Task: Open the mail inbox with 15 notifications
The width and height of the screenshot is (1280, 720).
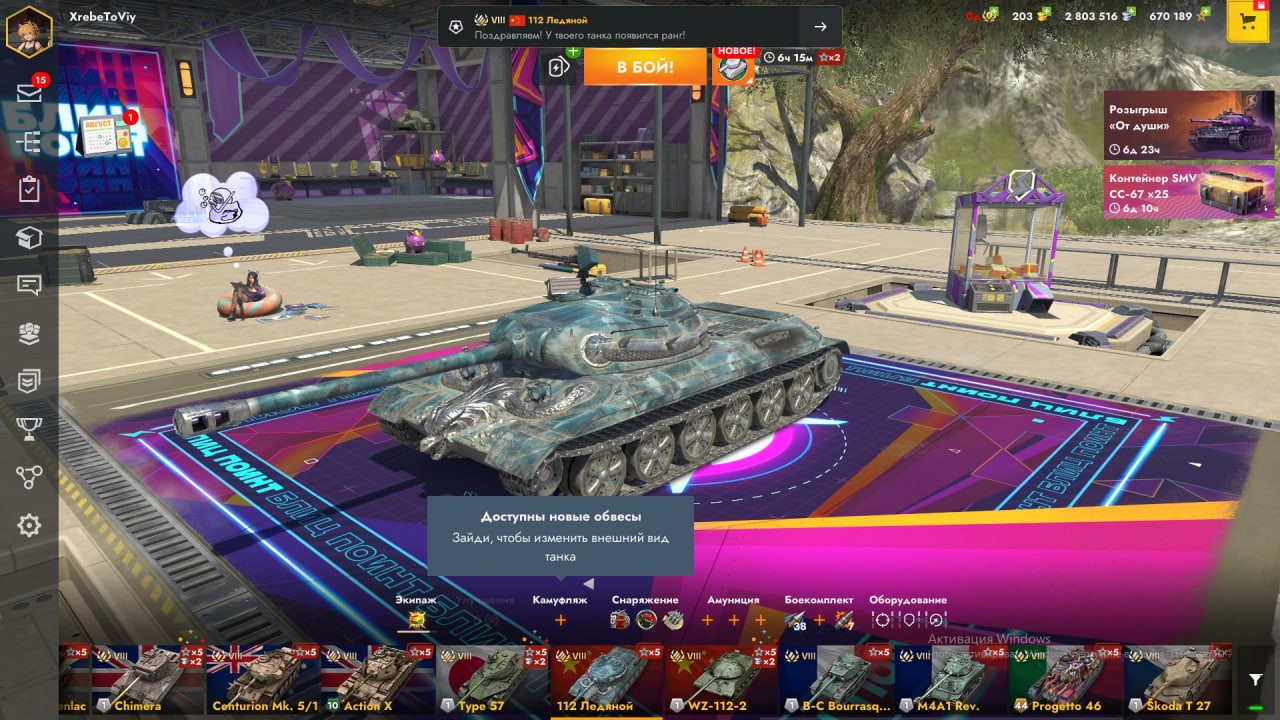Action: (x=29, y=93)
